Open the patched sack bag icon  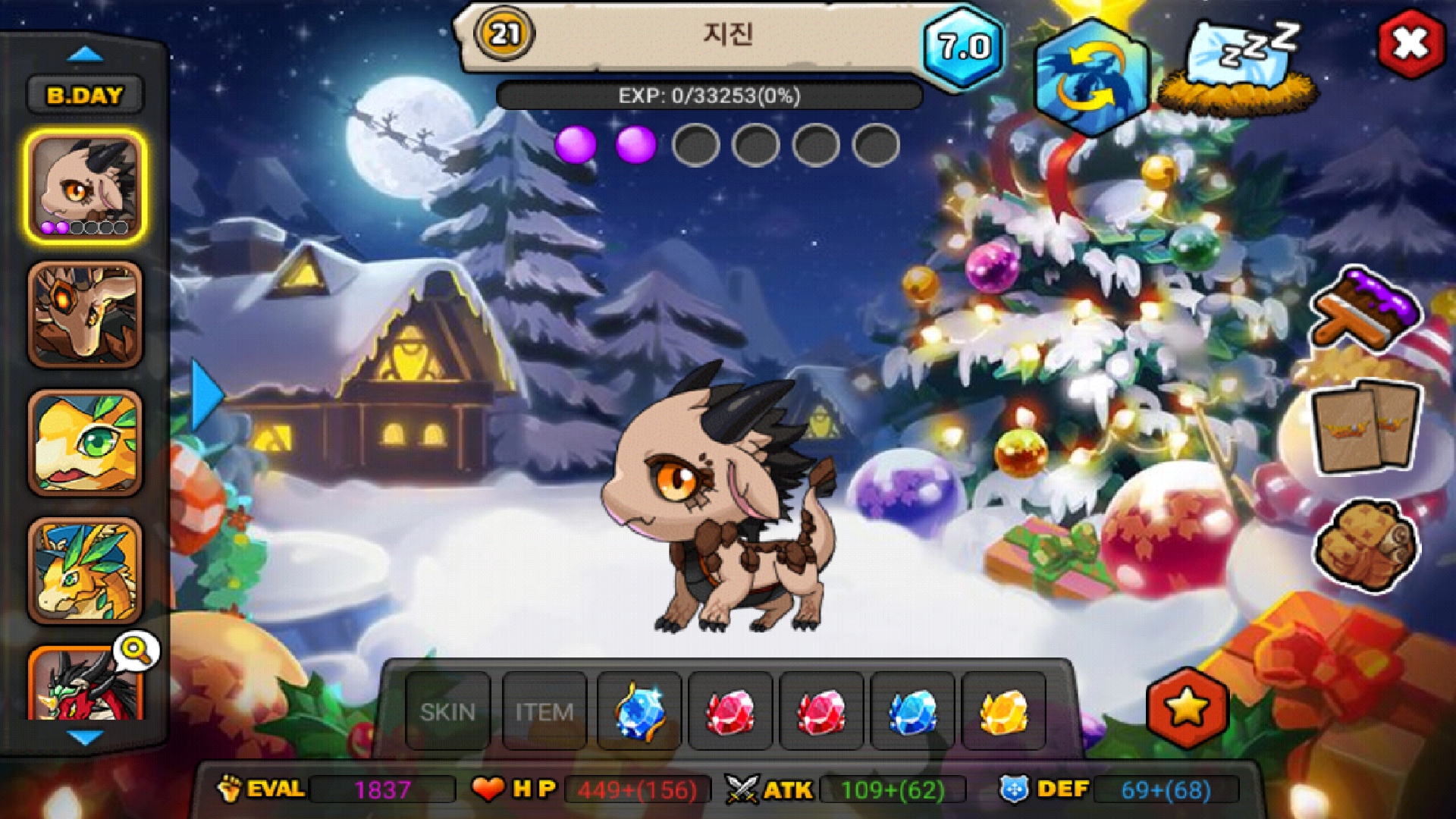coord(1366,544)
